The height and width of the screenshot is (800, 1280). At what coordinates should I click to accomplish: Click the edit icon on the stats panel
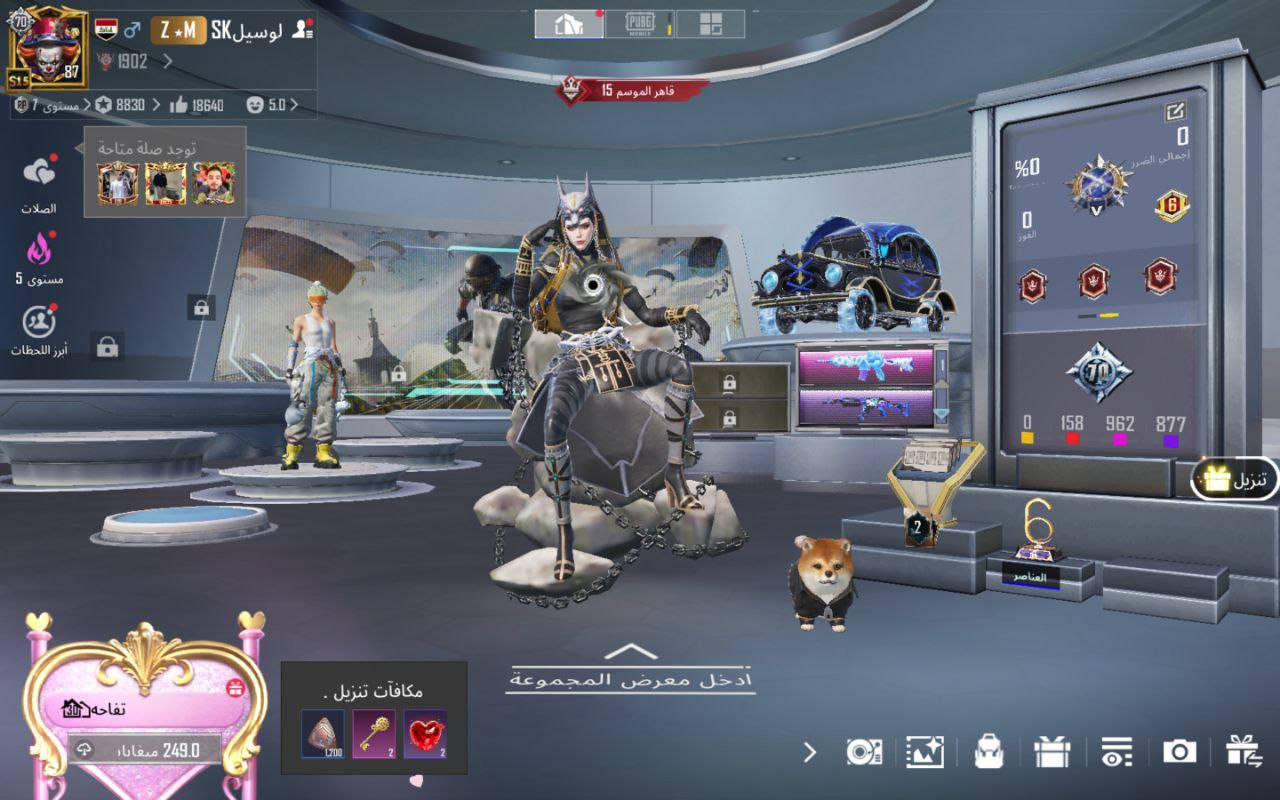1175,112
